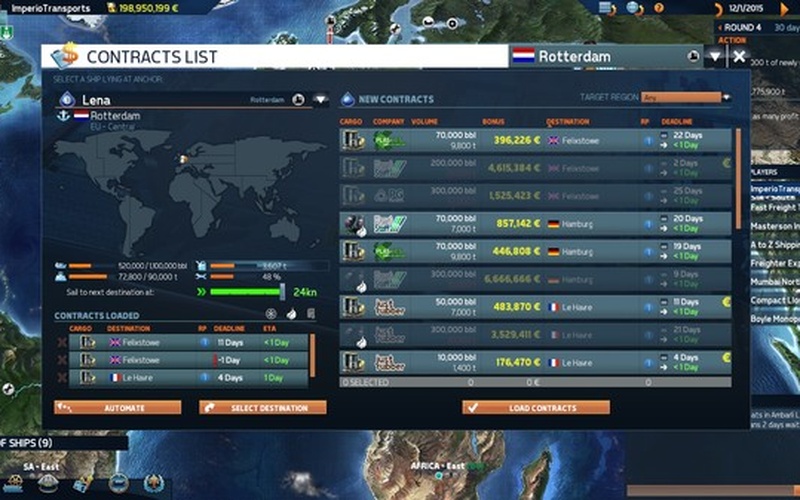
Task: Open the Rotterdam port dropdown arrow
Action: [x=714, y=57]
